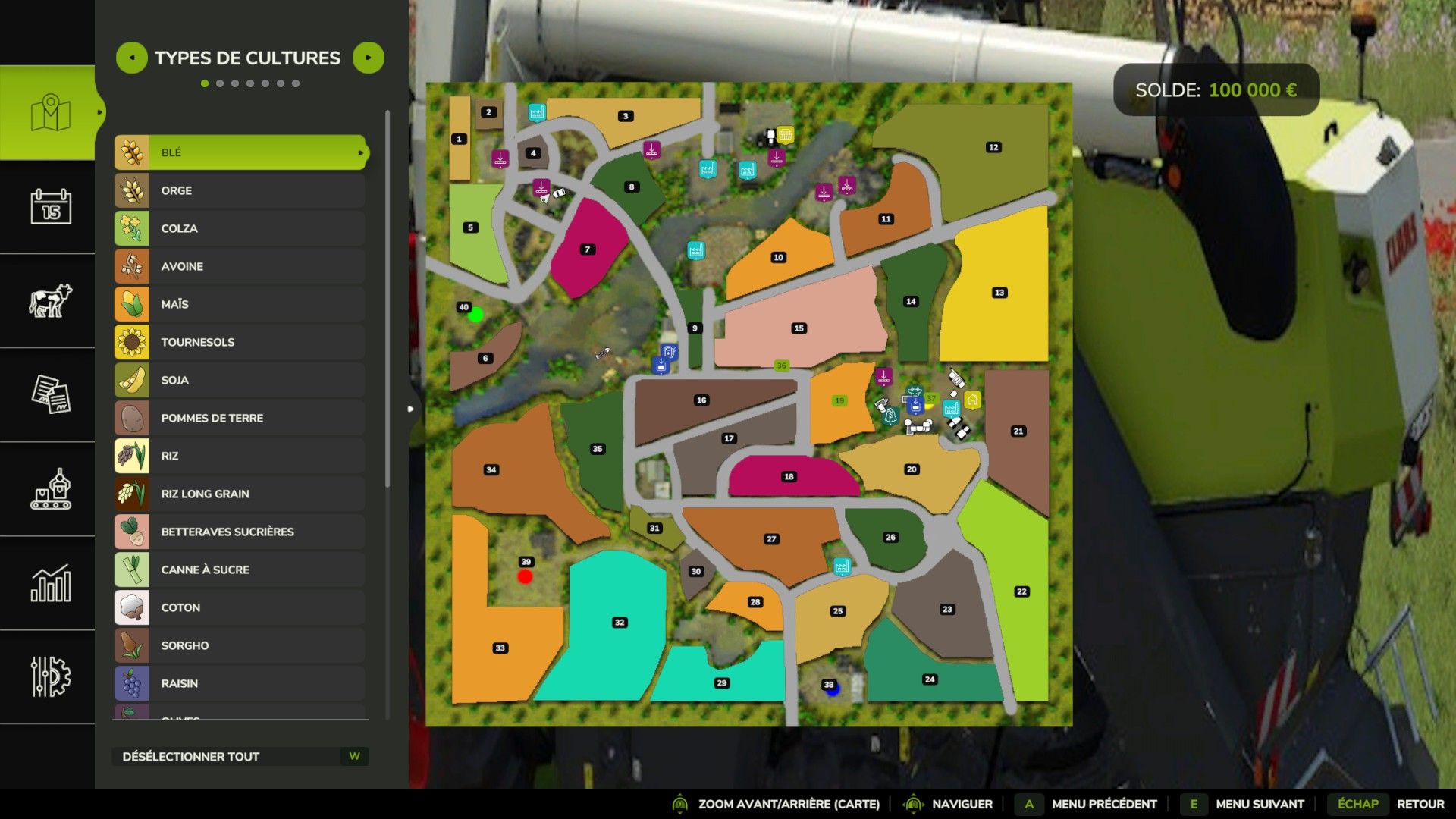Viewport: 1456px width, 819px height.
Task: Toggle the Betteraves sucrières filter
Action: (240, 532)
